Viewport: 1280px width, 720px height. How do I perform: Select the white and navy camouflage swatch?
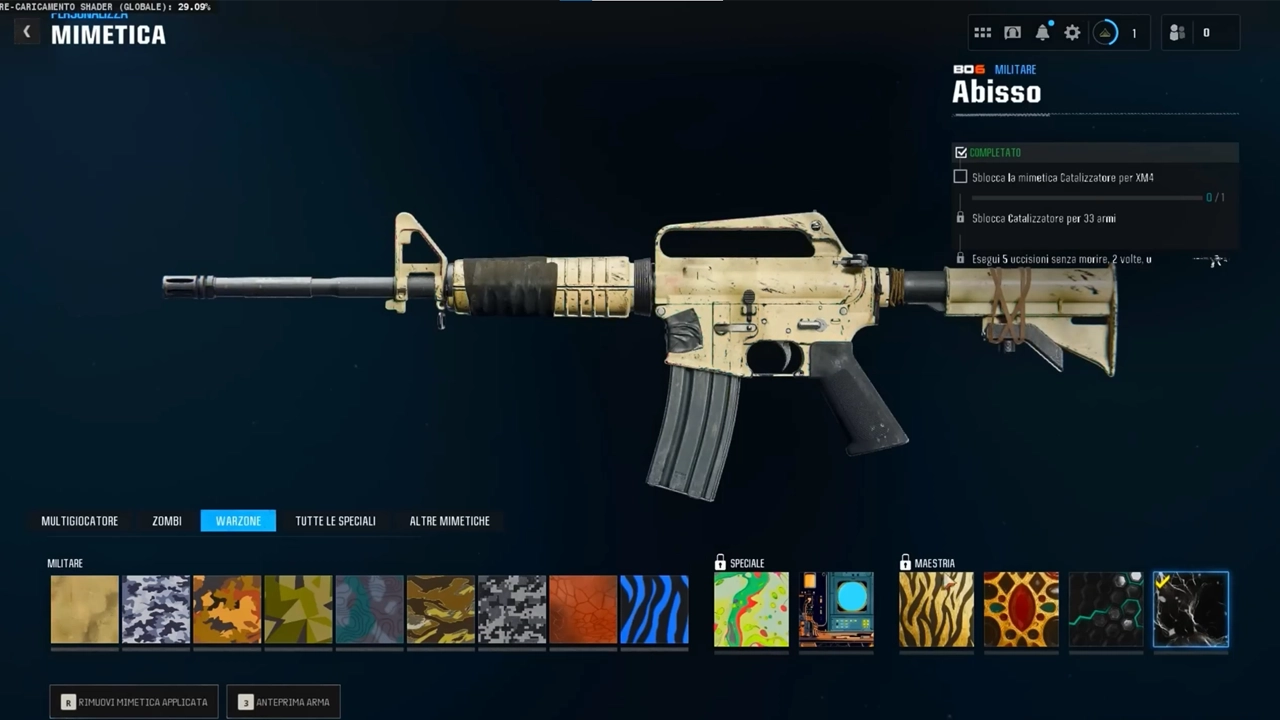tap(156, 609)
